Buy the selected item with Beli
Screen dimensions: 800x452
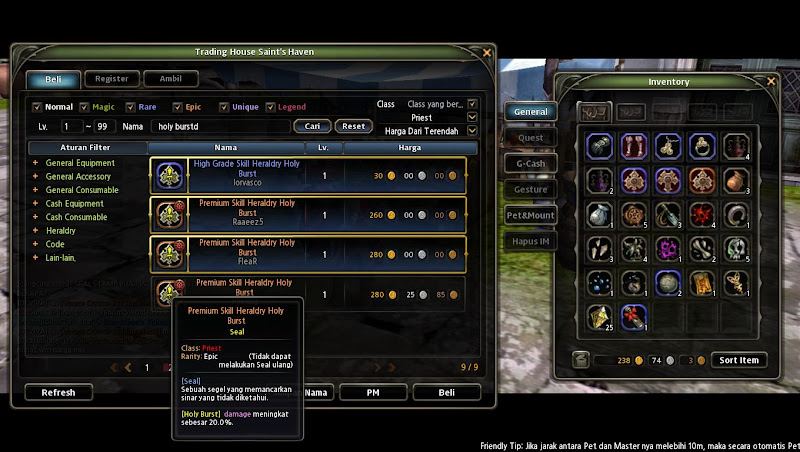(446, 393)
